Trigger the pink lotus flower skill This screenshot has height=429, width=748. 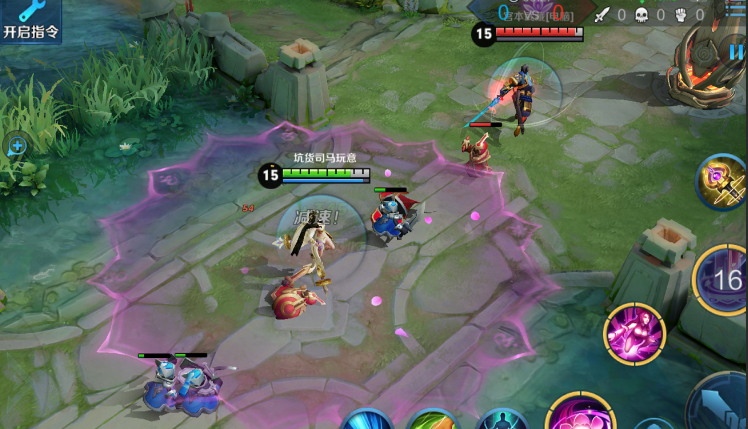click(x=578, y=417)
